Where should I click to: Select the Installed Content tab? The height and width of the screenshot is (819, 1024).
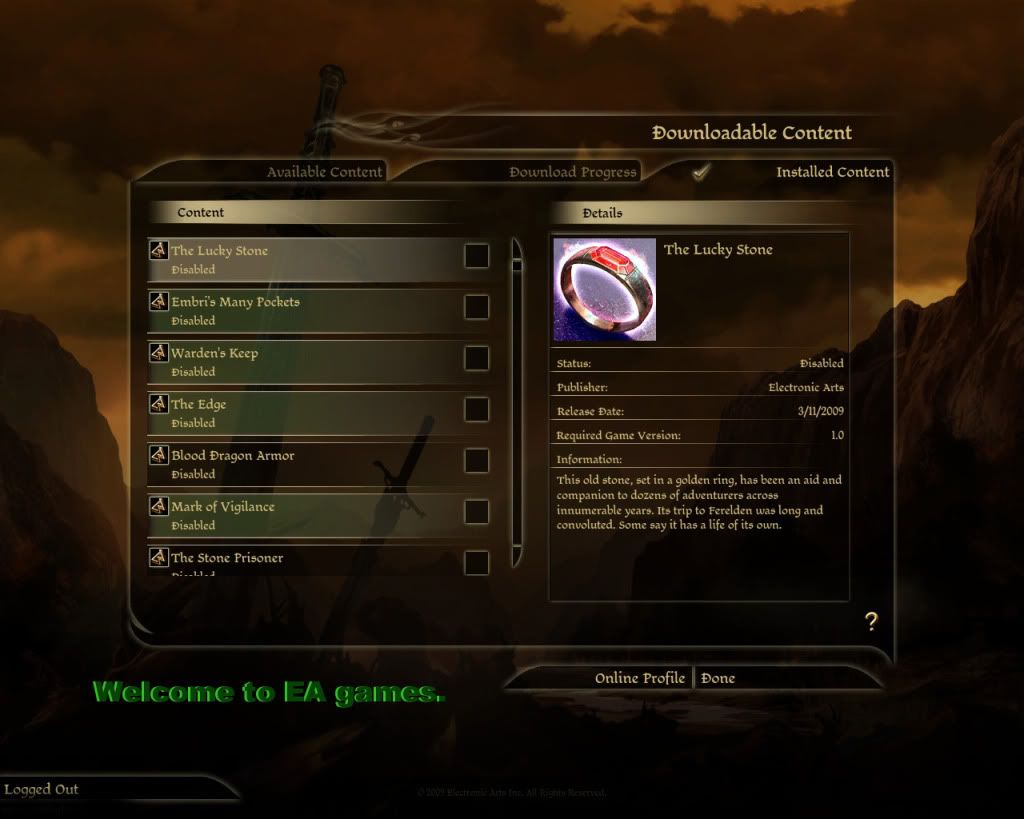click(832, 172)
